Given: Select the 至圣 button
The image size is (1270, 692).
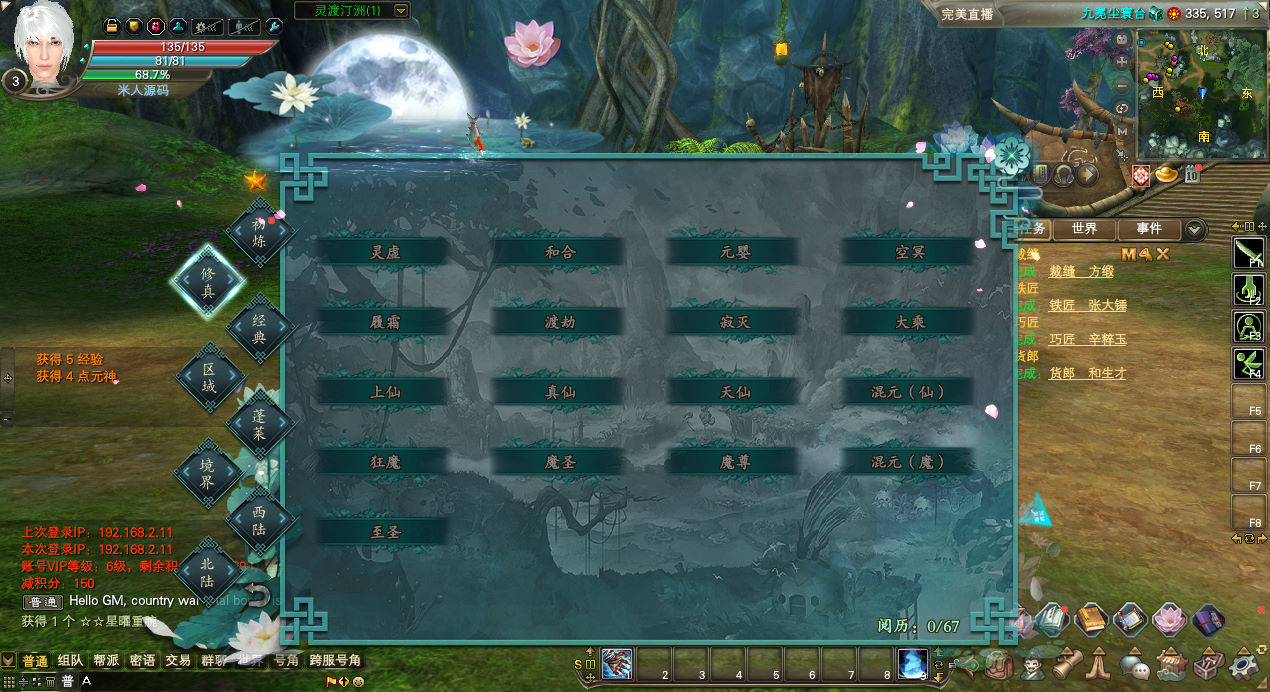Looking at the screenshot, I should point(385,532).
